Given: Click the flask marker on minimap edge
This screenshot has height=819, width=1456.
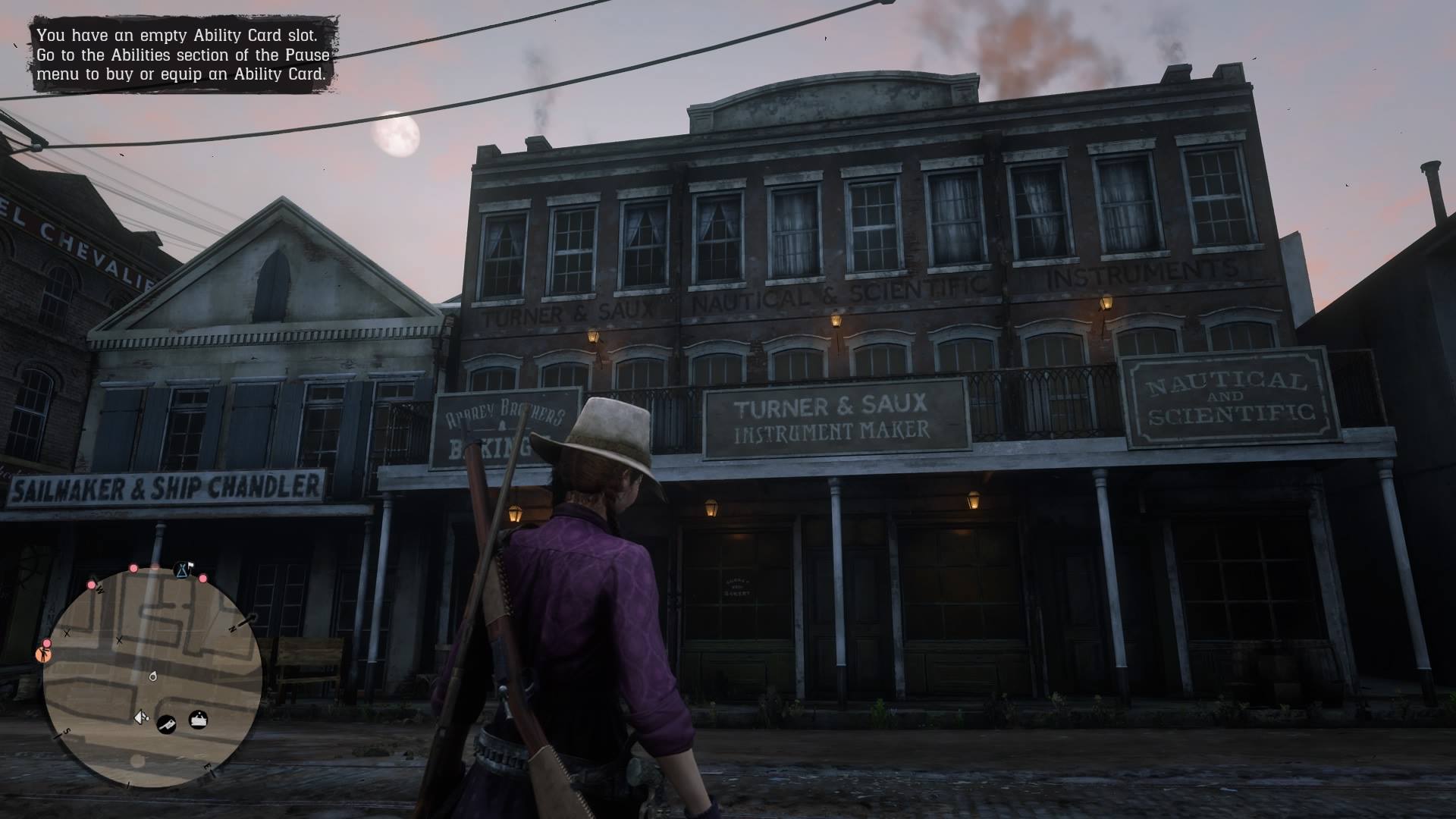Looking at the screenshot, I should (182, 570).
